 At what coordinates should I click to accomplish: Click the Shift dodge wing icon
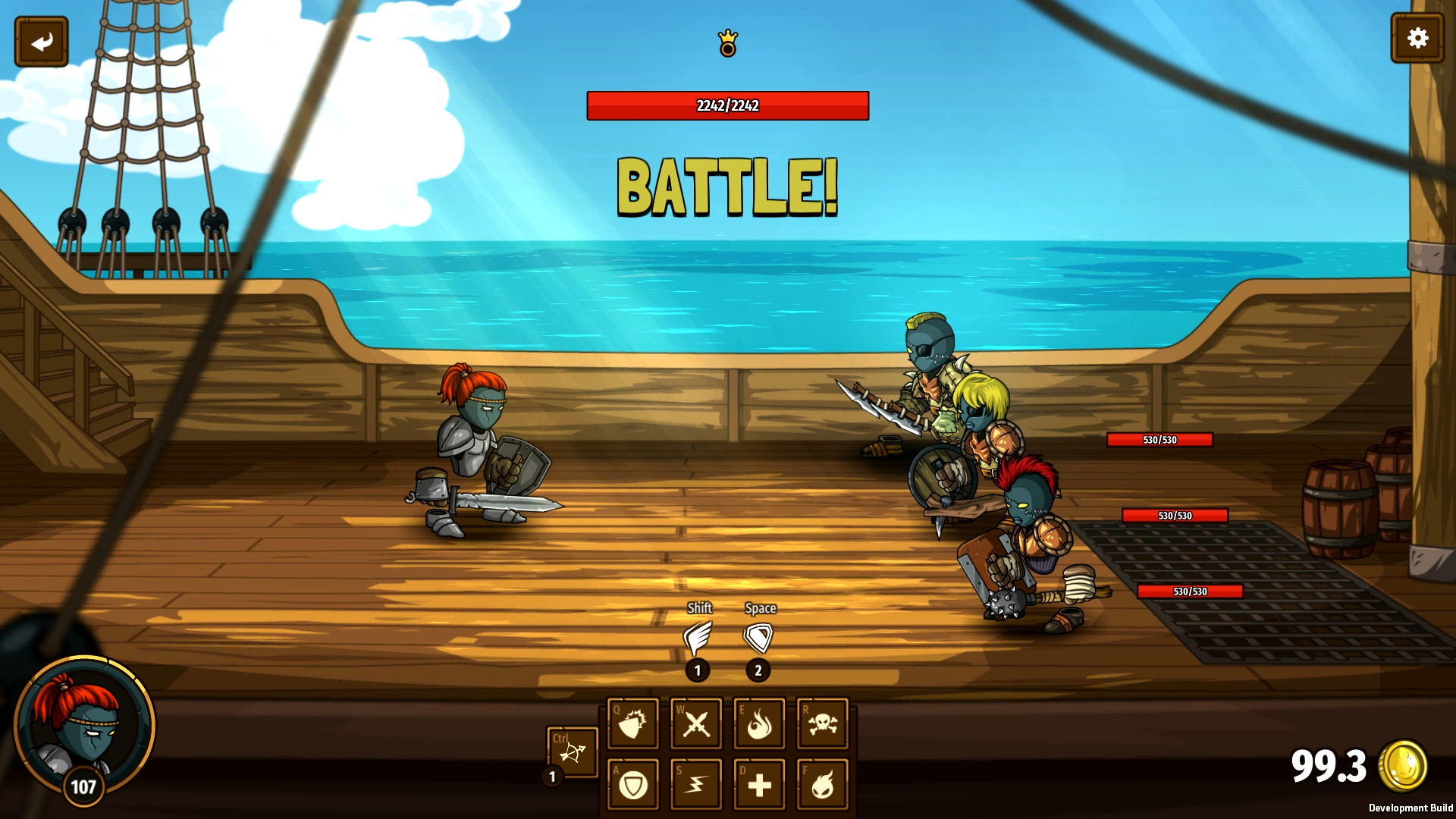[698, 637]
